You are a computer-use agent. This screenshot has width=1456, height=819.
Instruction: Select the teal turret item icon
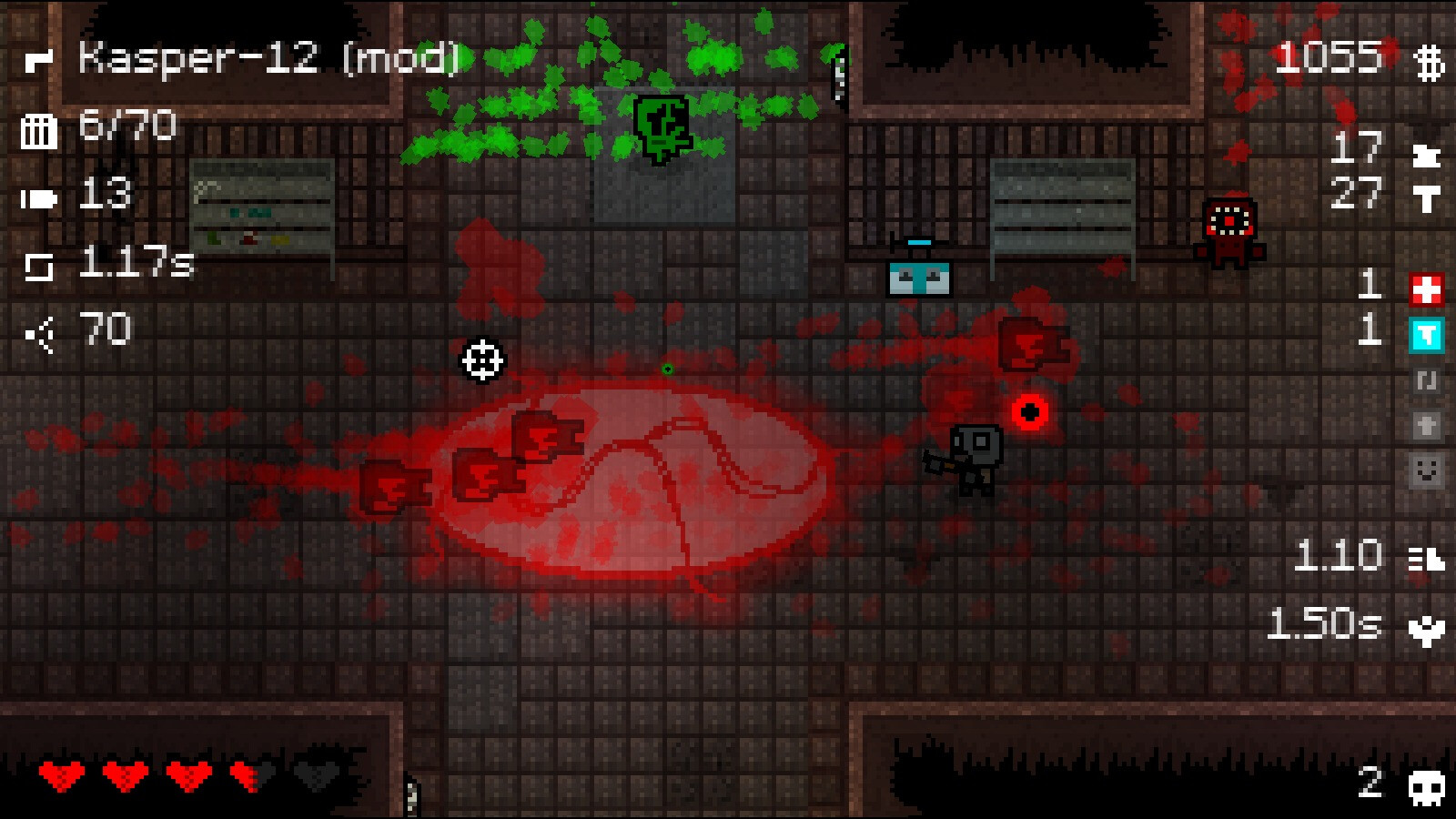(1425, 333)
